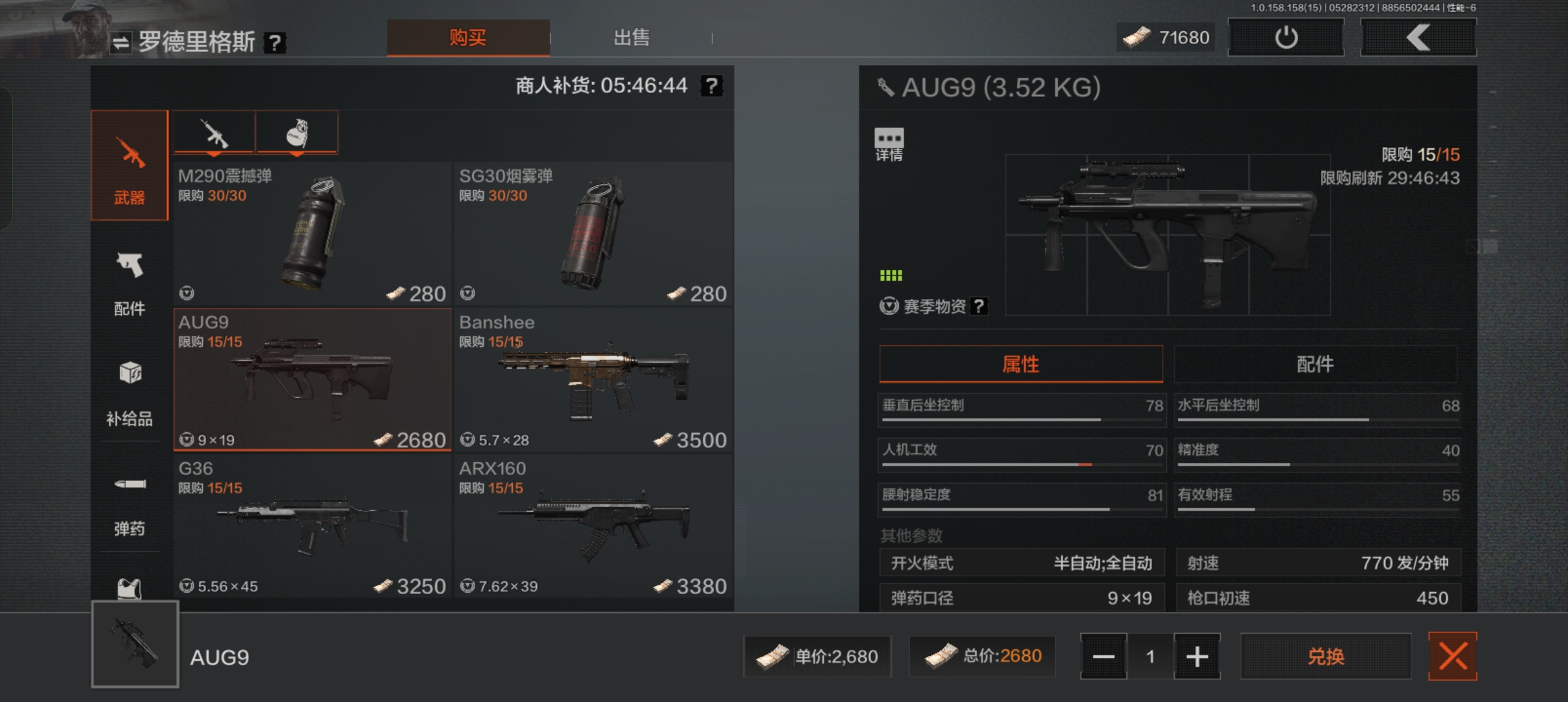Go back with the arrow button

[1418, 38]
